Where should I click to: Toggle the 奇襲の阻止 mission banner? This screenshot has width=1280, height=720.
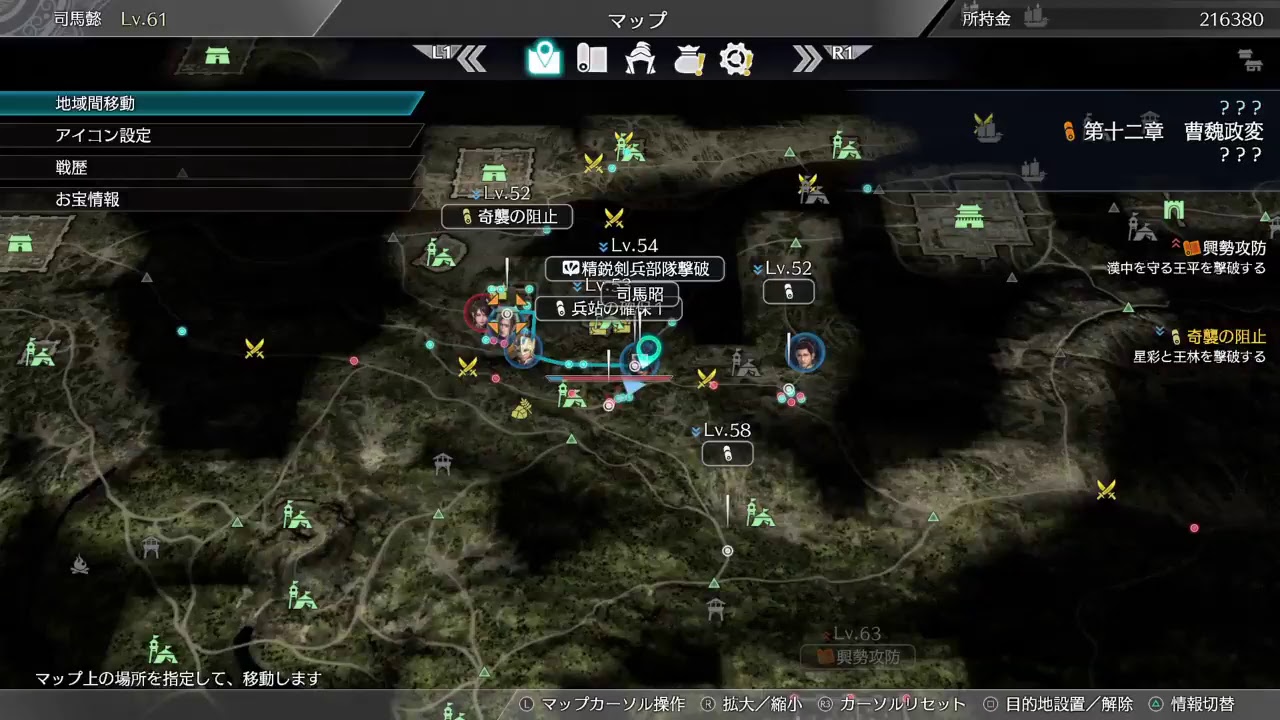coord(507,217)
